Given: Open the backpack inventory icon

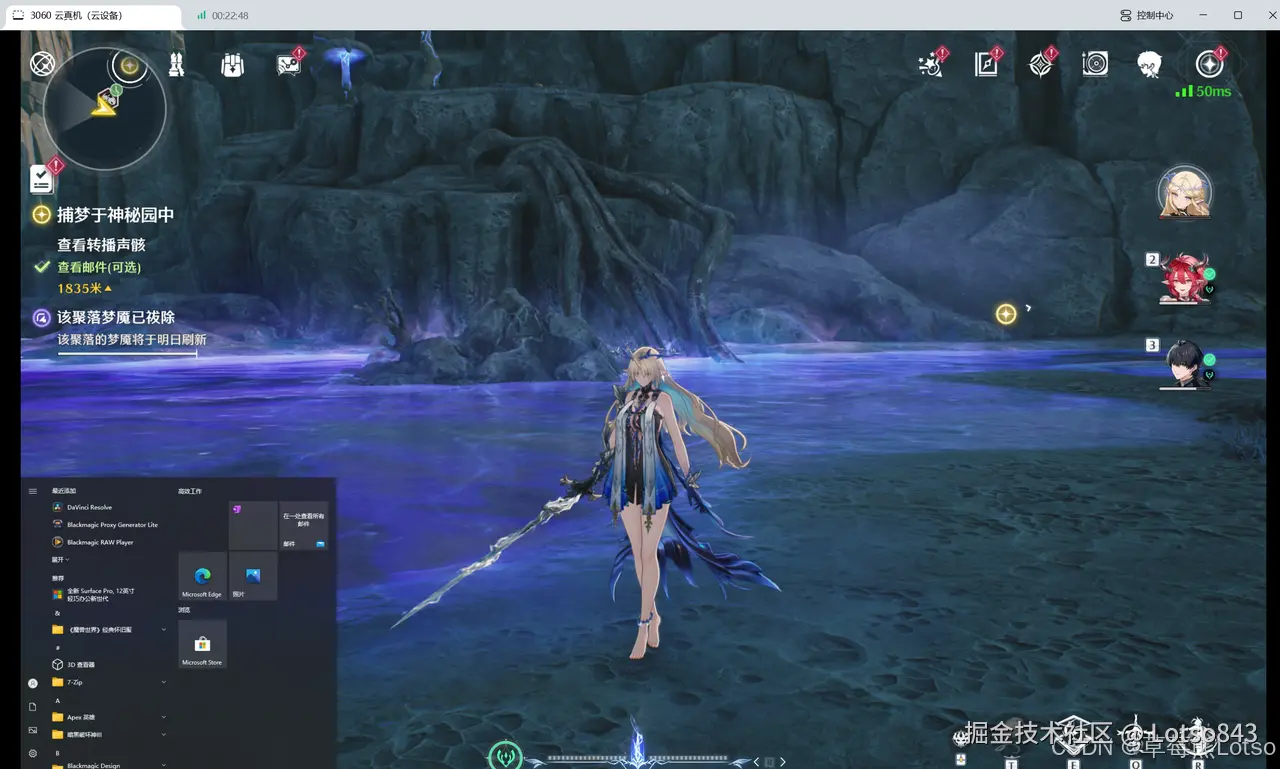Looking at the screenshot, I should (232, 65).
